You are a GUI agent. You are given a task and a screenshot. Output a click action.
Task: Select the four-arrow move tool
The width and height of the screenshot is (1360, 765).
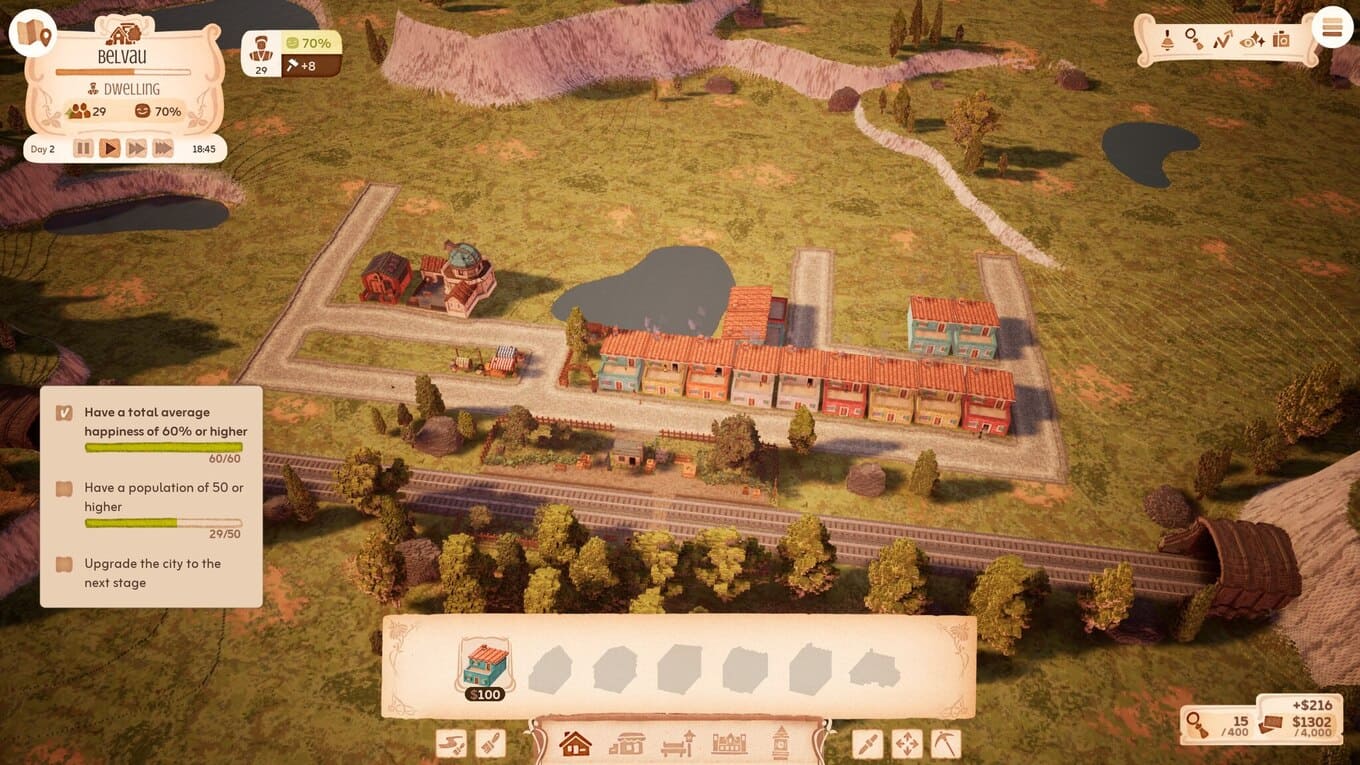coord(907,744)
